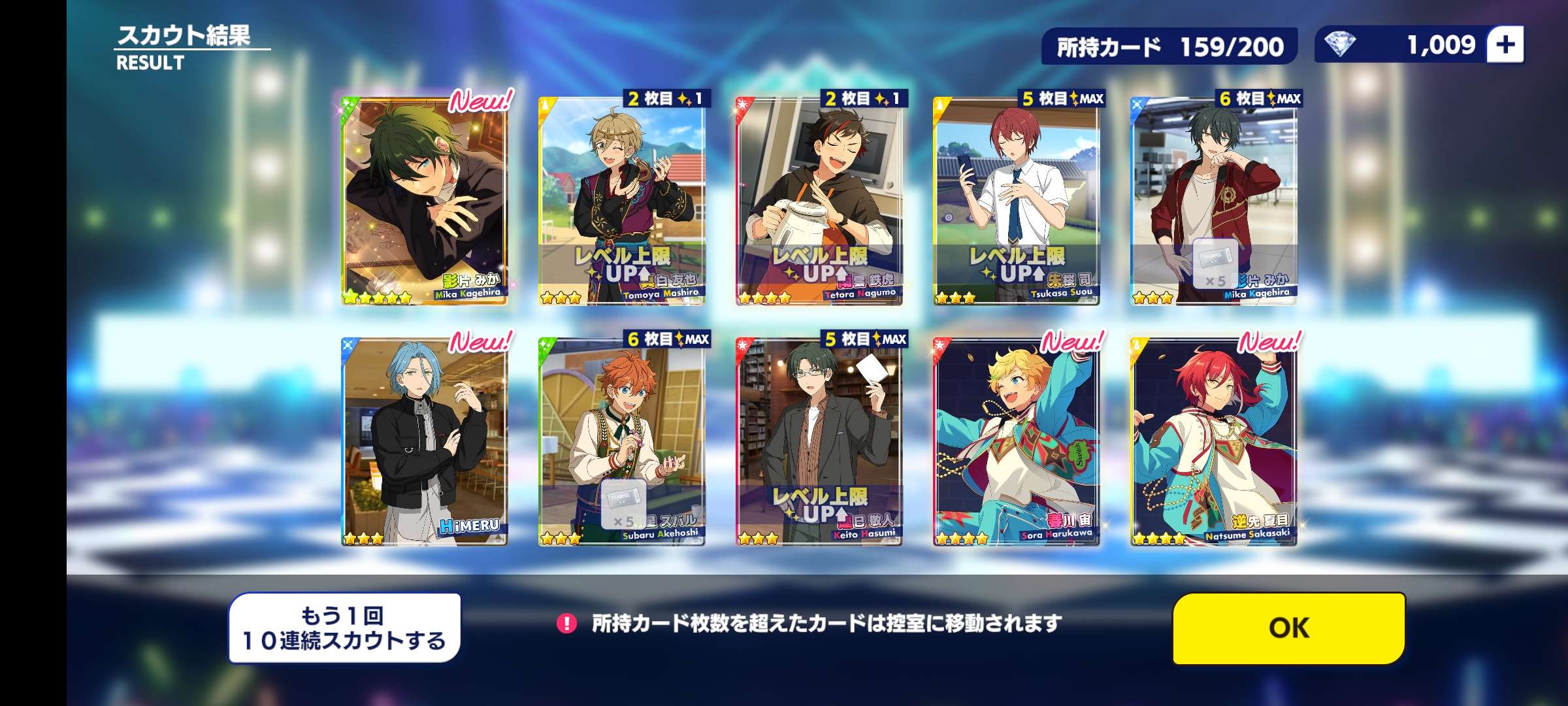The width and height of the screenshot is (1568, 706).
Task: Scout ten more times with もう1回 button
Action: click(x=344, y=628)
